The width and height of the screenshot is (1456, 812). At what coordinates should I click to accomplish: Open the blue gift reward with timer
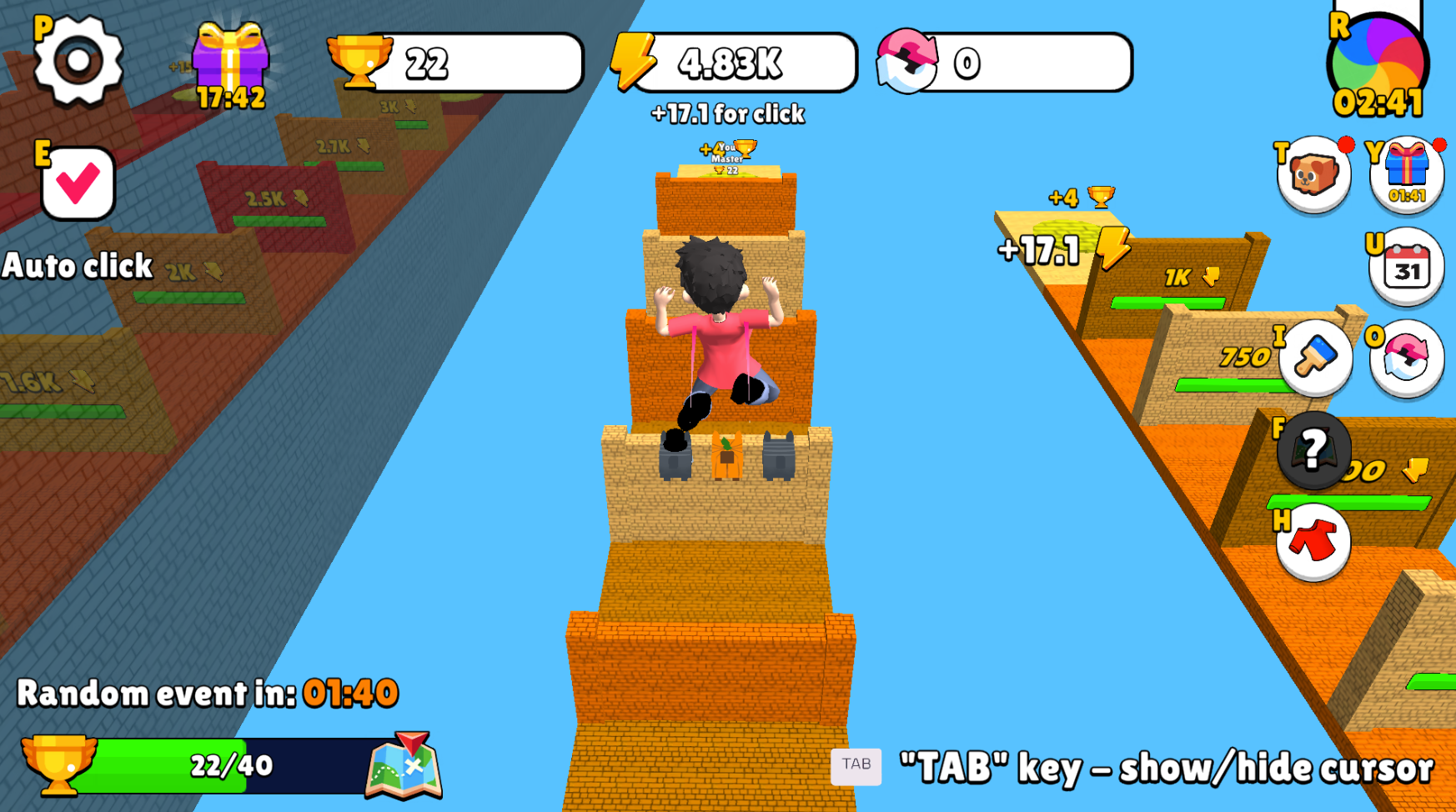1405,171
